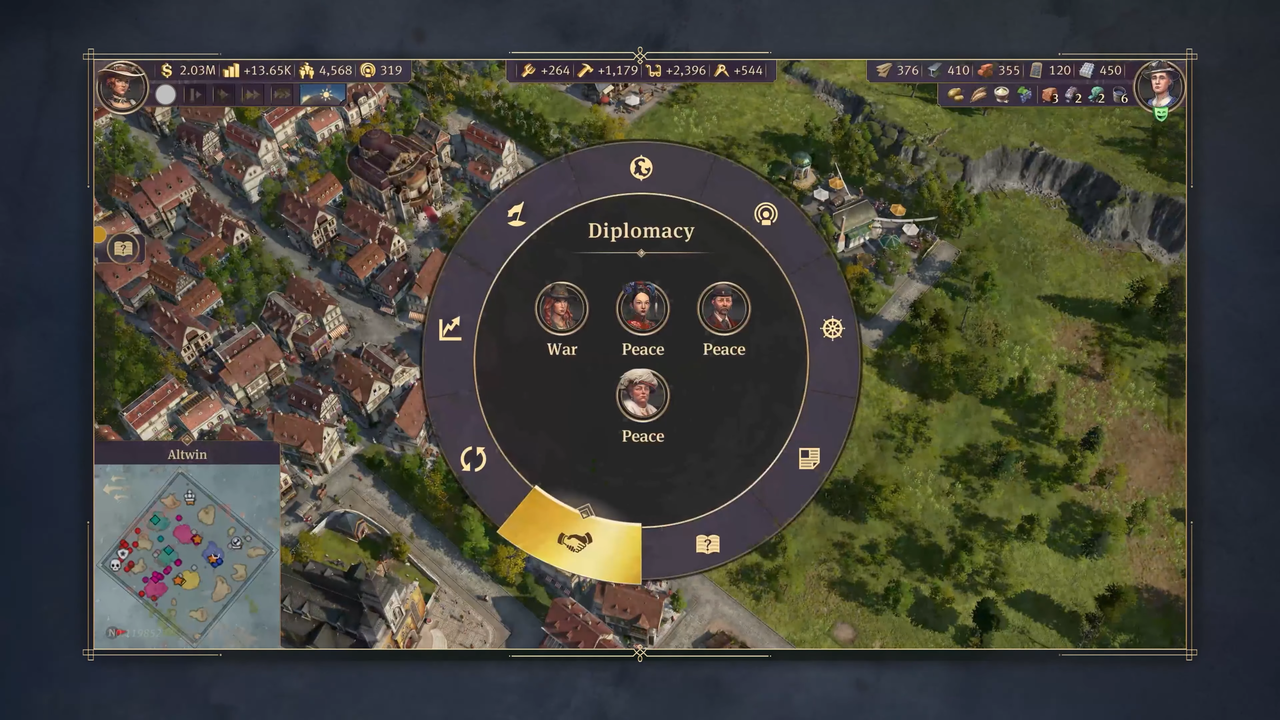
Task: Click the minimap of the island region
Action: pos(187,556)
